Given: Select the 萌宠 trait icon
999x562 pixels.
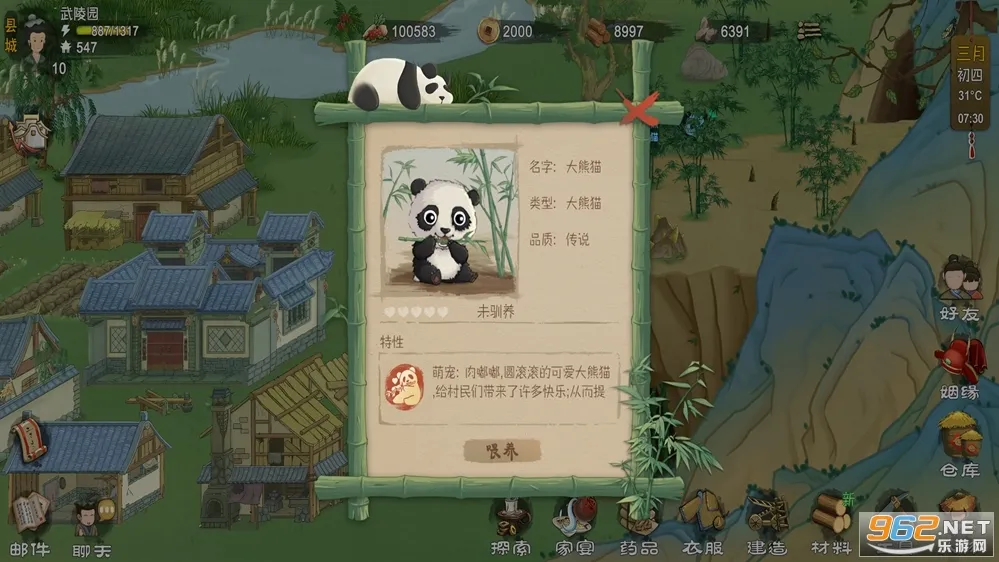Looking at the screenshot, I should [x=404, y=385].
